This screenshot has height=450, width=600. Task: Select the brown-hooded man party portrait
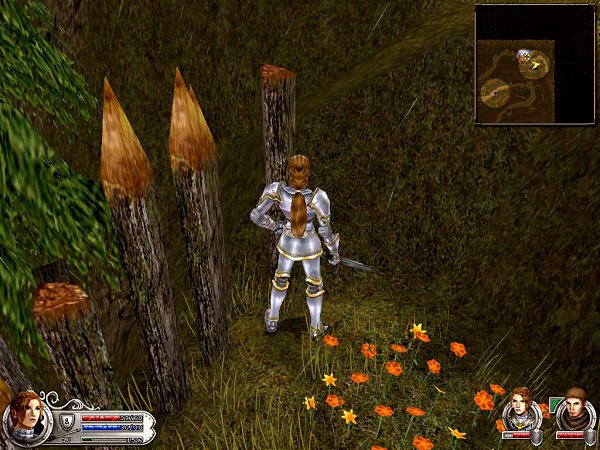coord(574,410)
